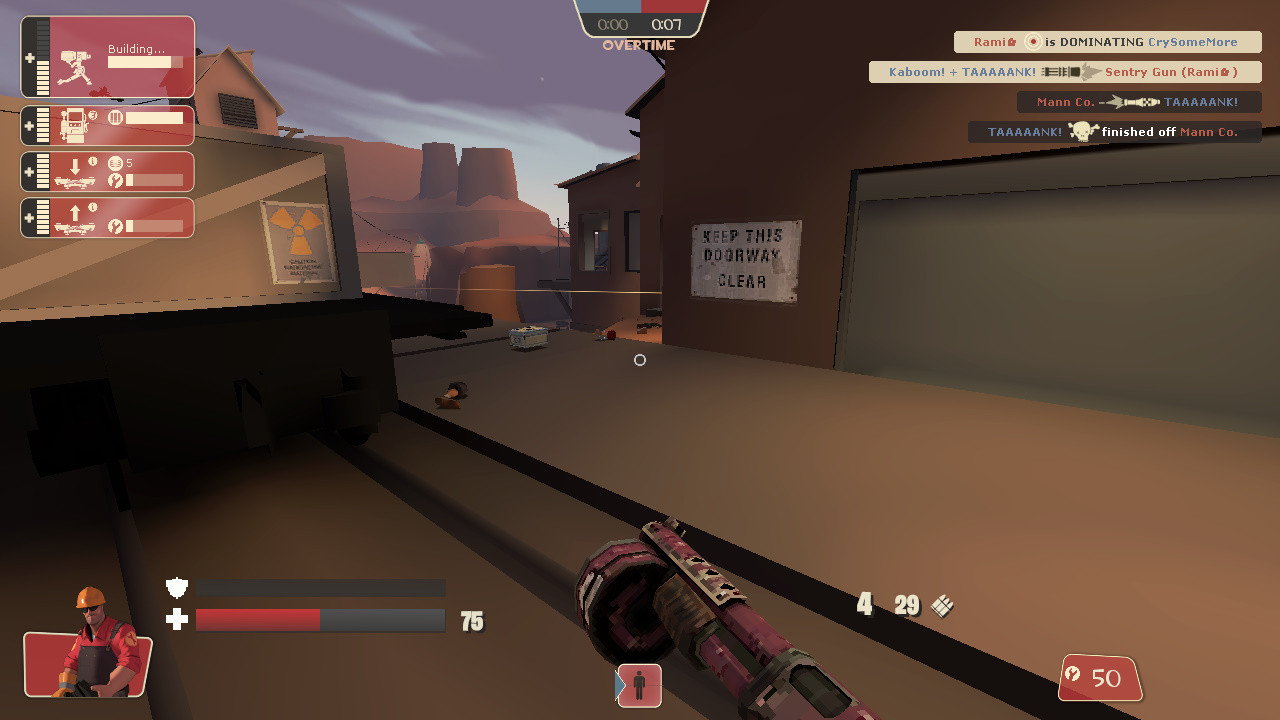Select the Sentry Gun building panel icon

(x=74, y=65)
